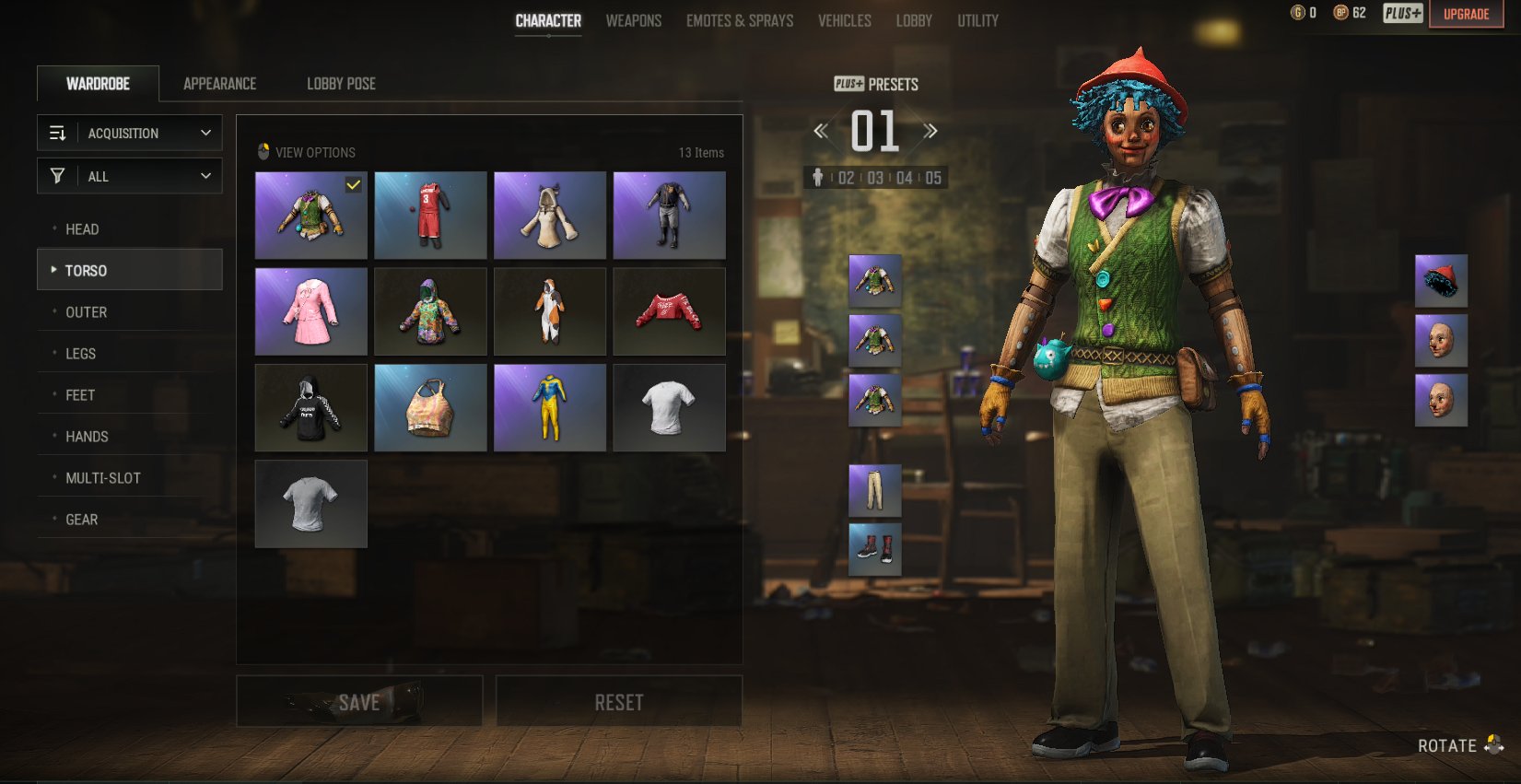
Task: Switch to the Weapons tab
Action: (x=633, y=20)
